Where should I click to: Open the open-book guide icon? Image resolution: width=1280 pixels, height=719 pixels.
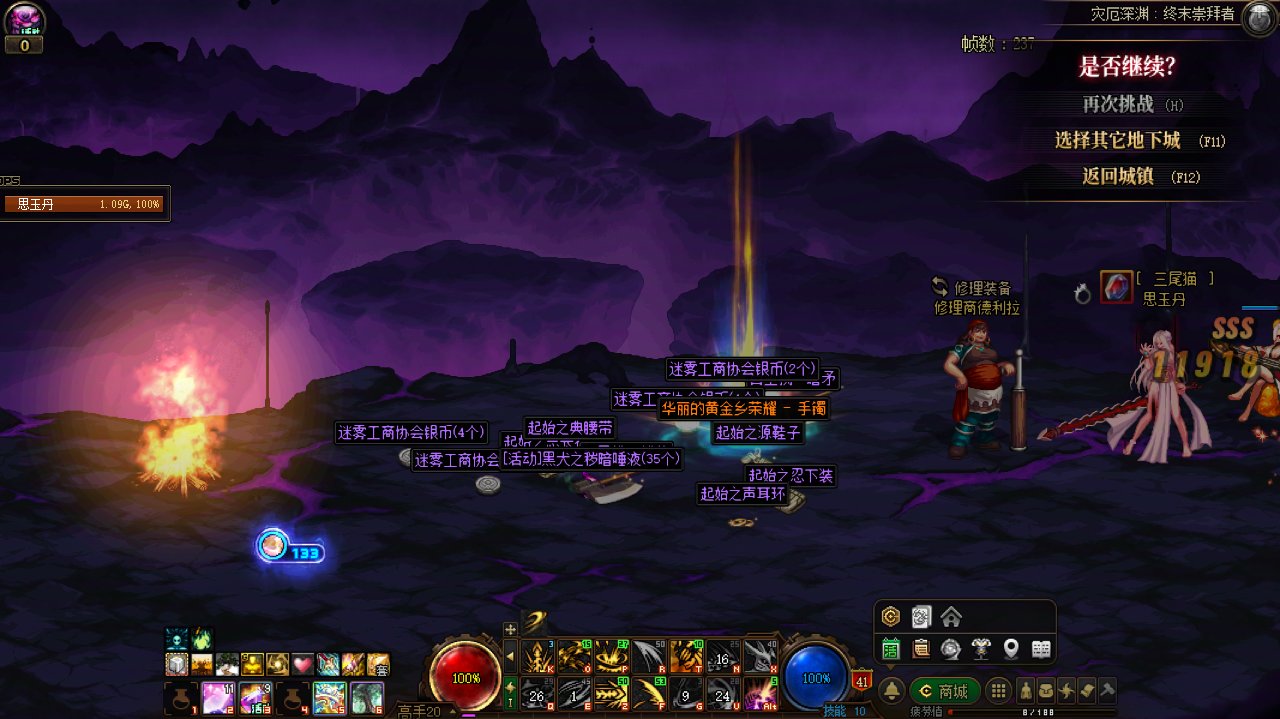coord(1041,649)
